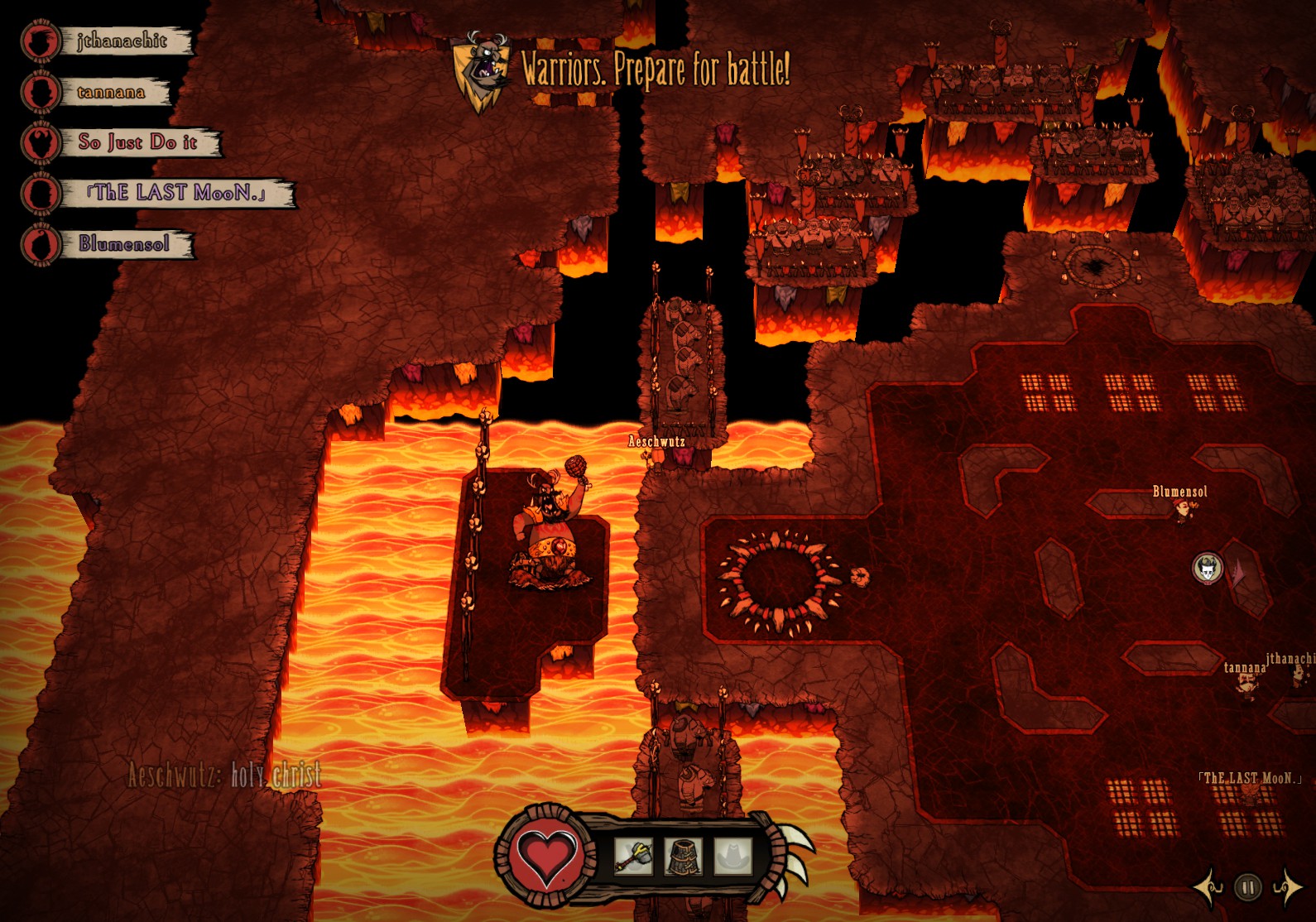Select tannana in the player list
The height and width of the screenshot is (922, 1316).
[111, 92]
